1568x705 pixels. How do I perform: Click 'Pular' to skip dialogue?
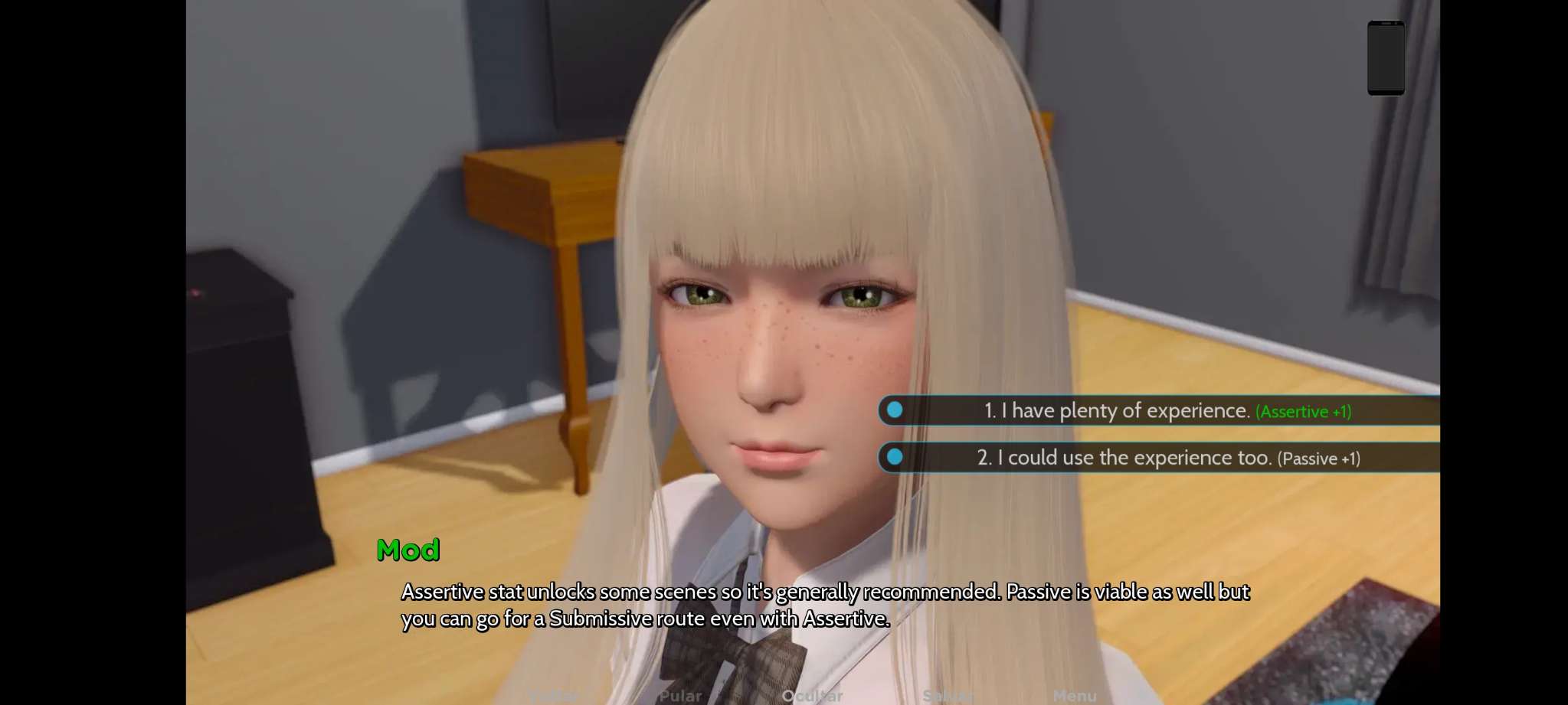(x=680, y=696)
